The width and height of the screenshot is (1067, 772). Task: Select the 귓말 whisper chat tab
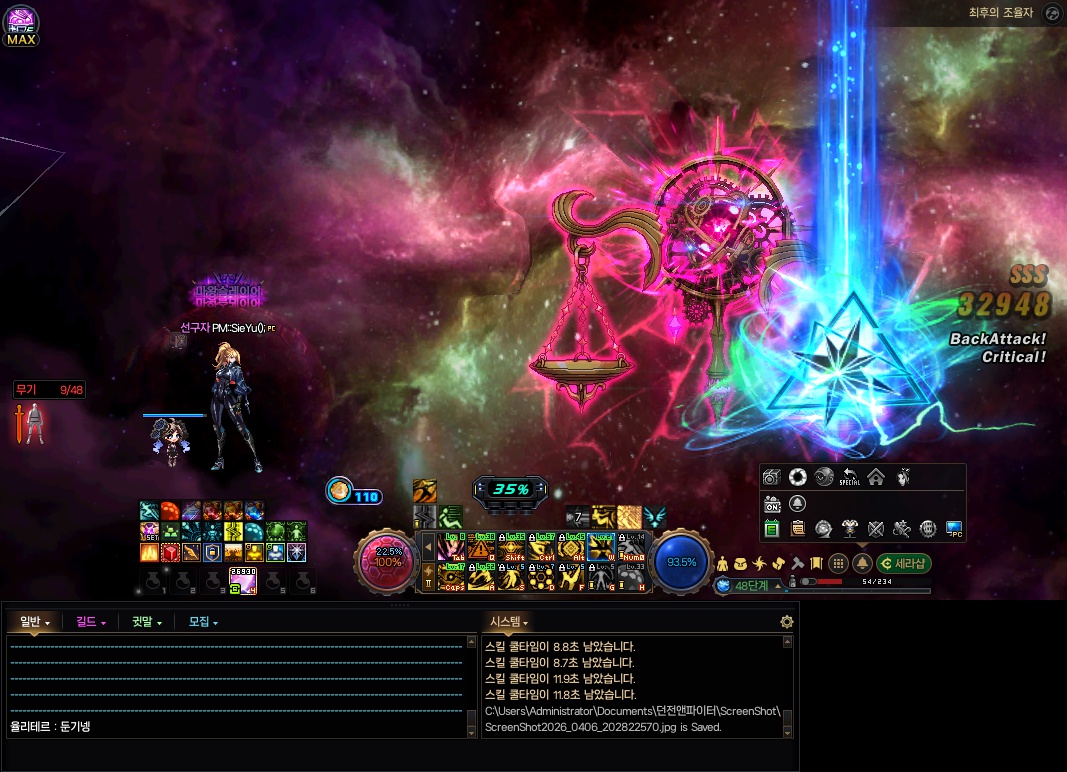[x=146, y=622]
